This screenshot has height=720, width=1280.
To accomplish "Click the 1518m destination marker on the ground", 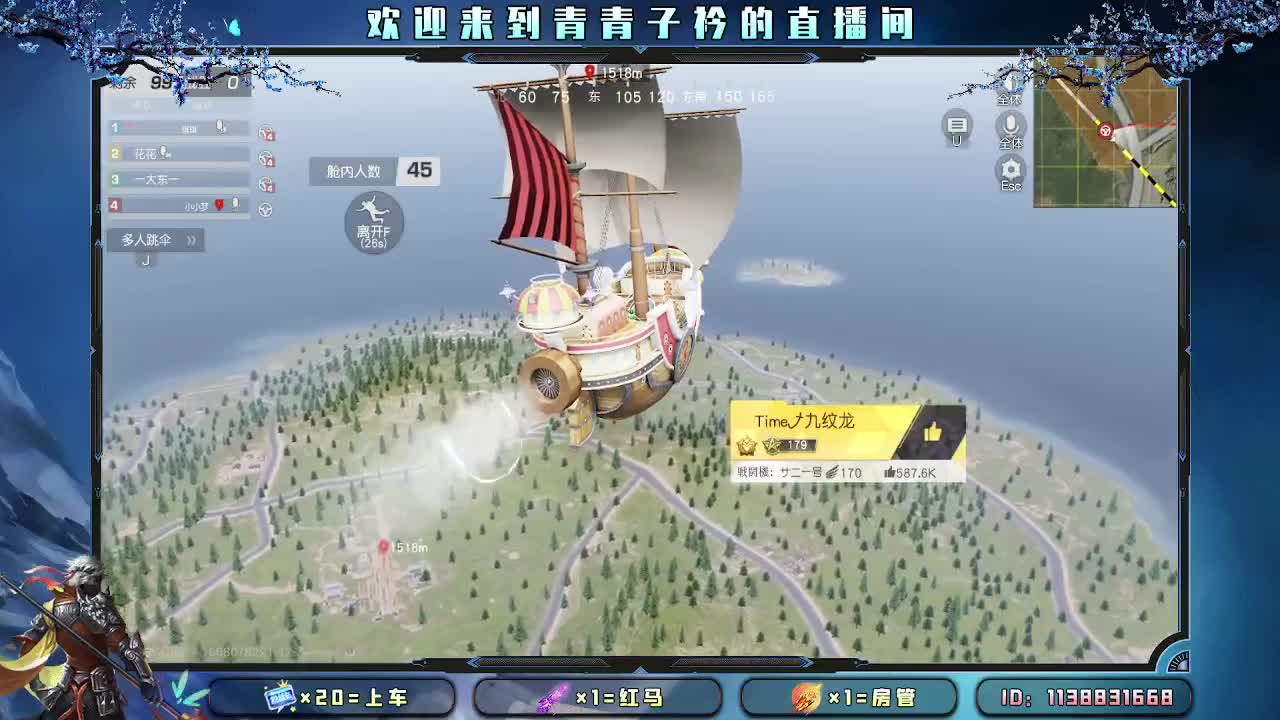I will tap(385, 545).
